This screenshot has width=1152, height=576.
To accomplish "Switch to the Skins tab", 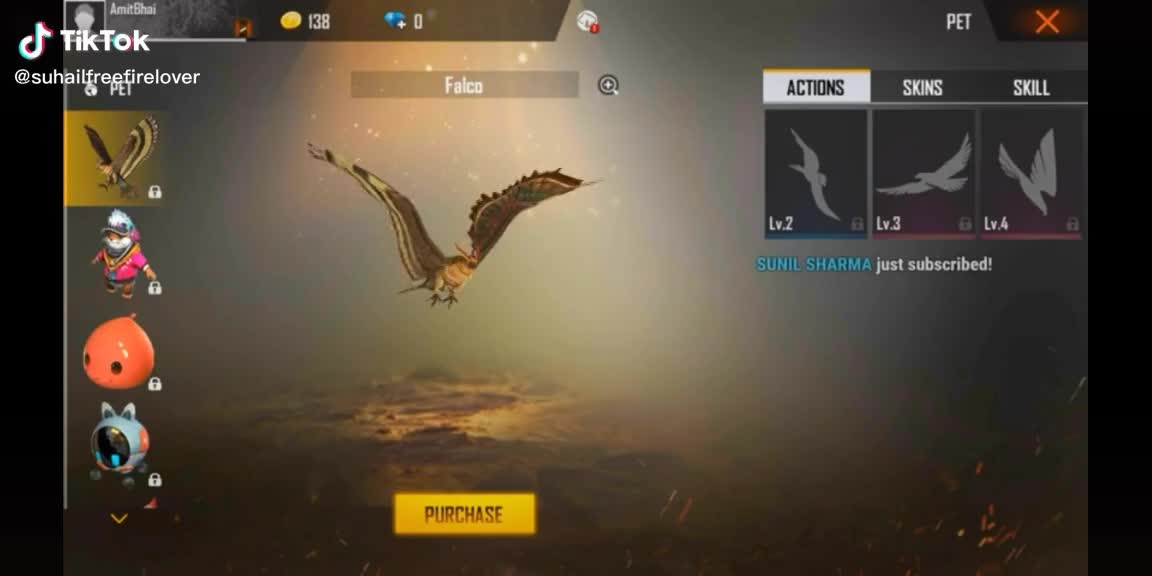I will [922, 88].
